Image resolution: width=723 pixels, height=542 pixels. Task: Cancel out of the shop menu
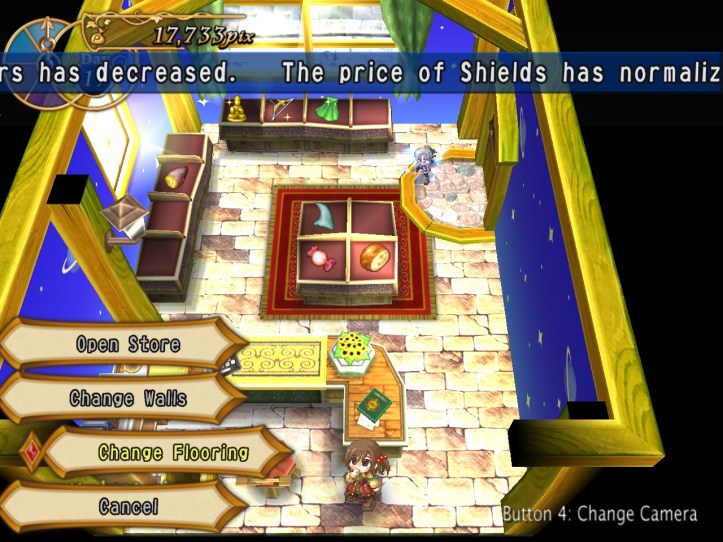(128, 506)
